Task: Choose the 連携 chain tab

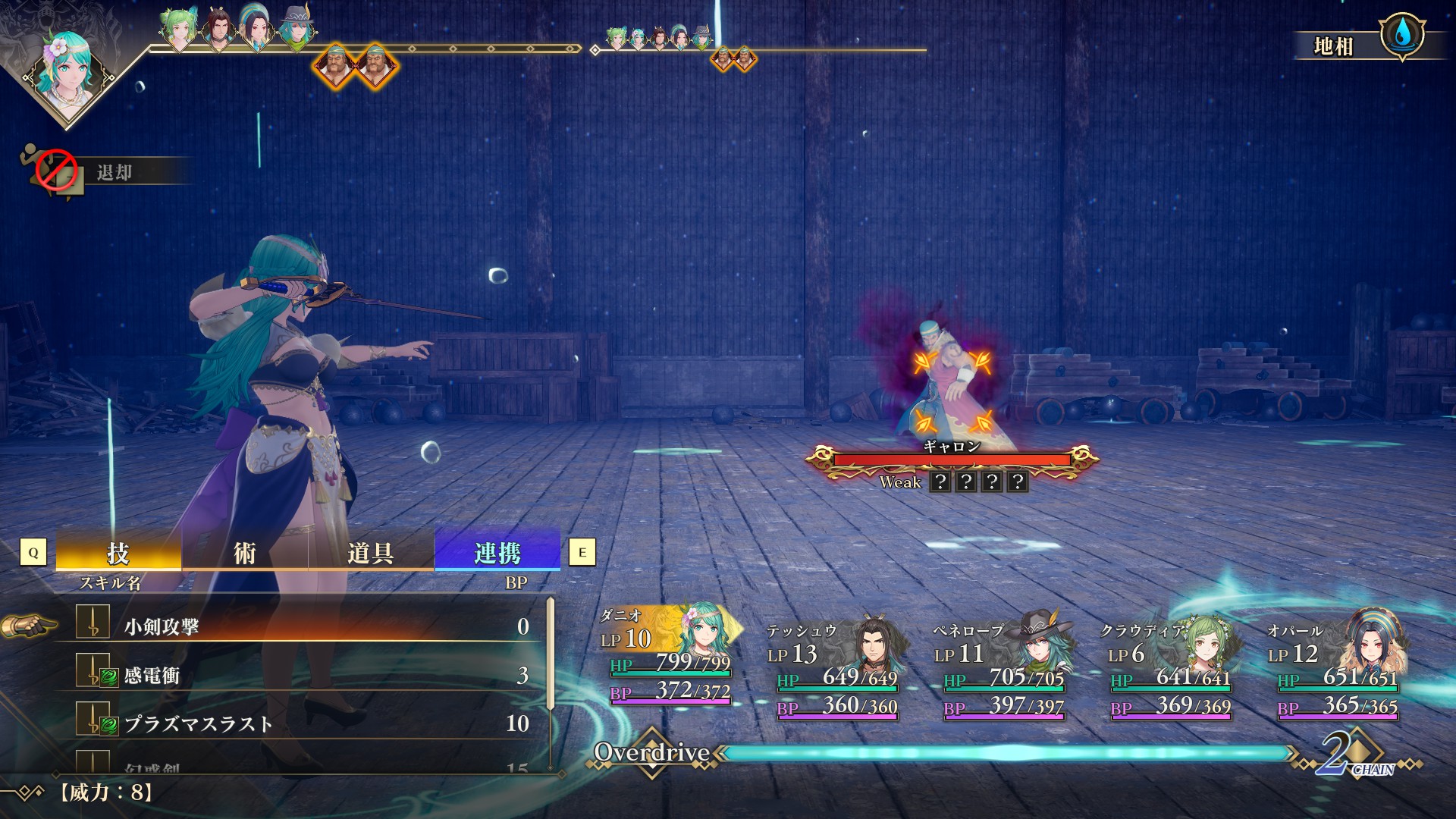Action: point(497,552)
